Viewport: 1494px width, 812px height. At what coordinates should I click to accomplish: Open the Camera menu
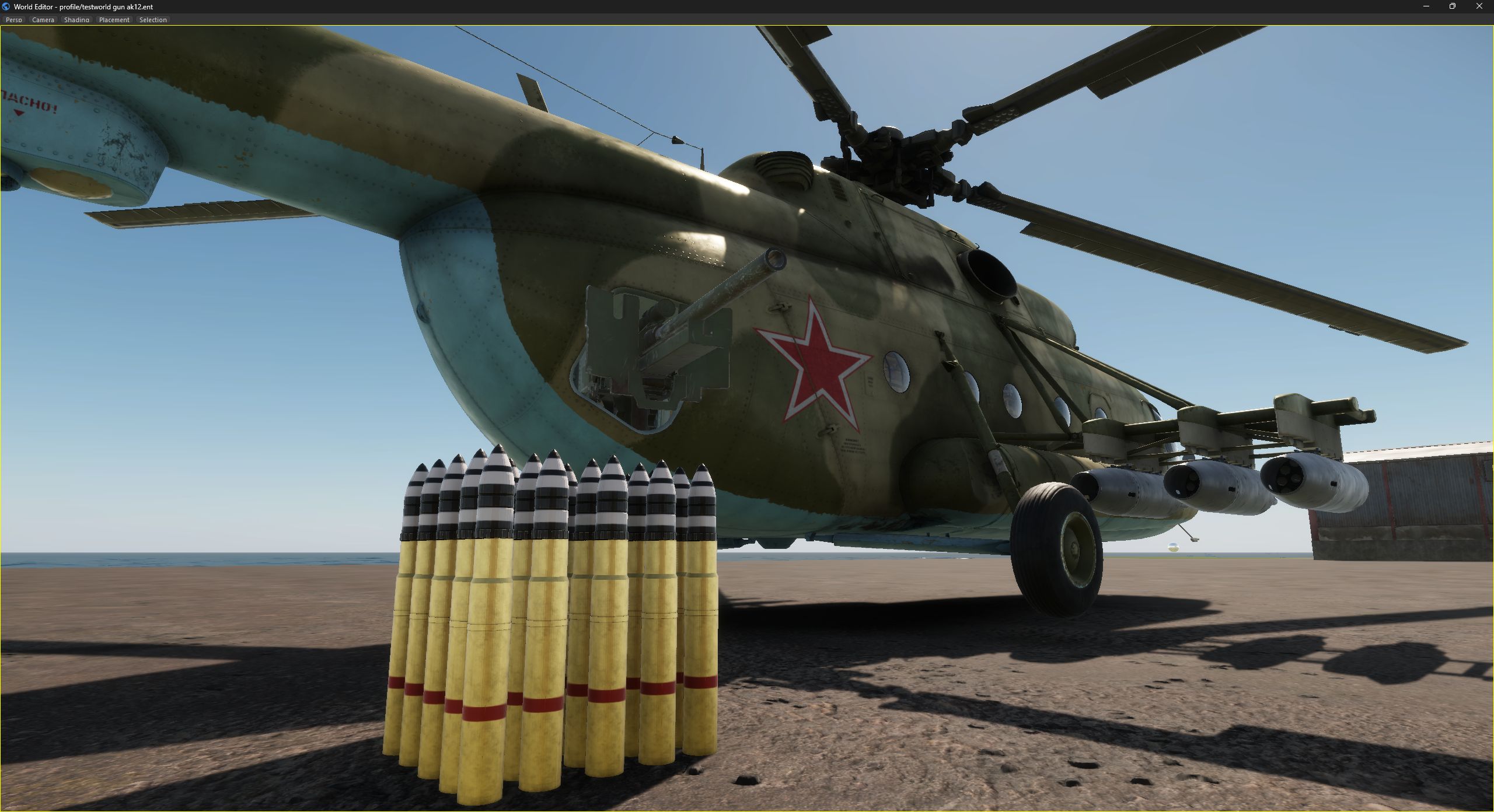43,20
